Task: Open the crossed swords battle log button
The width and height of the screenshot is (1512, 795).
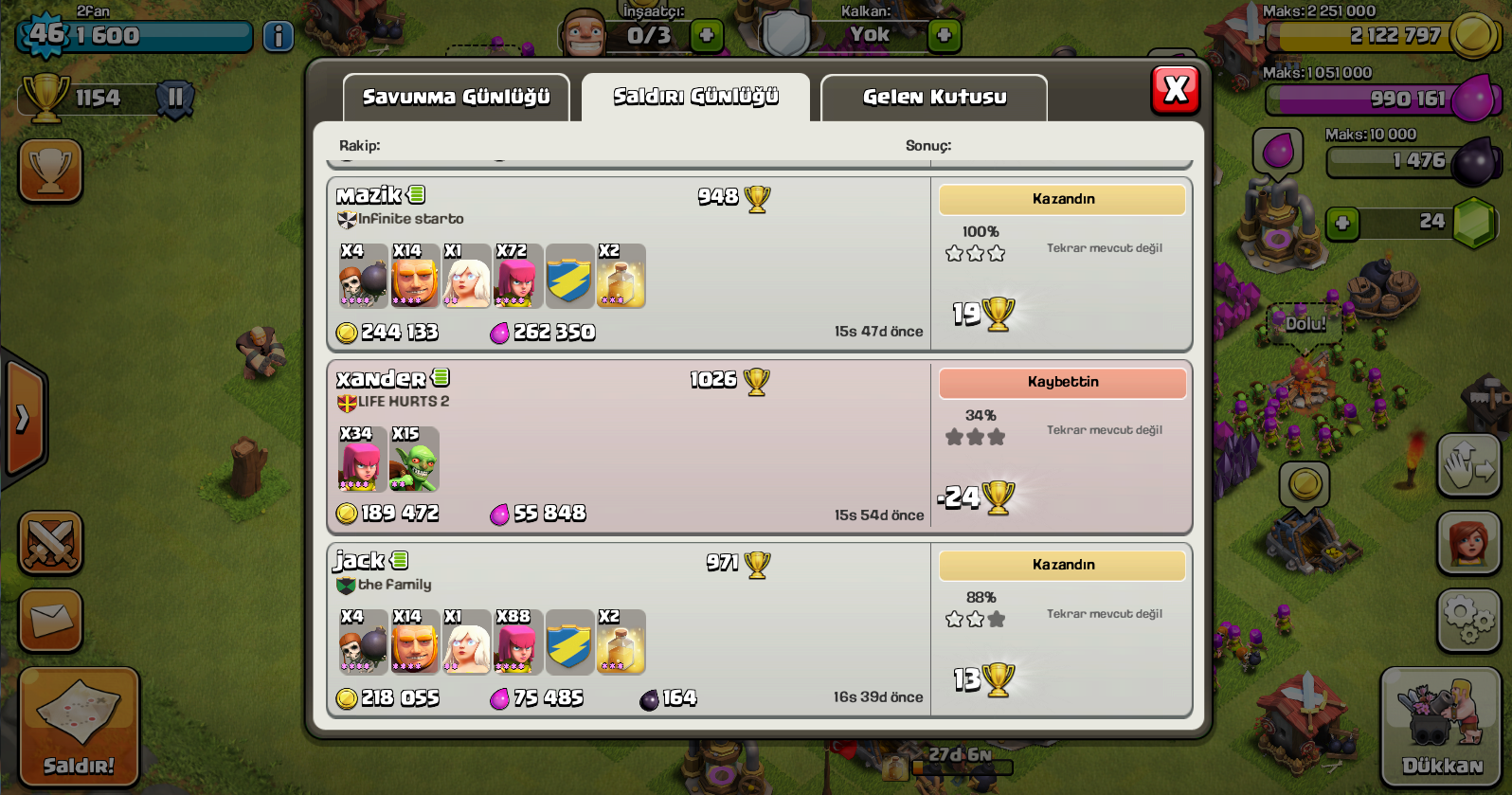Action: pyautogui.click(x=50, y=543)
